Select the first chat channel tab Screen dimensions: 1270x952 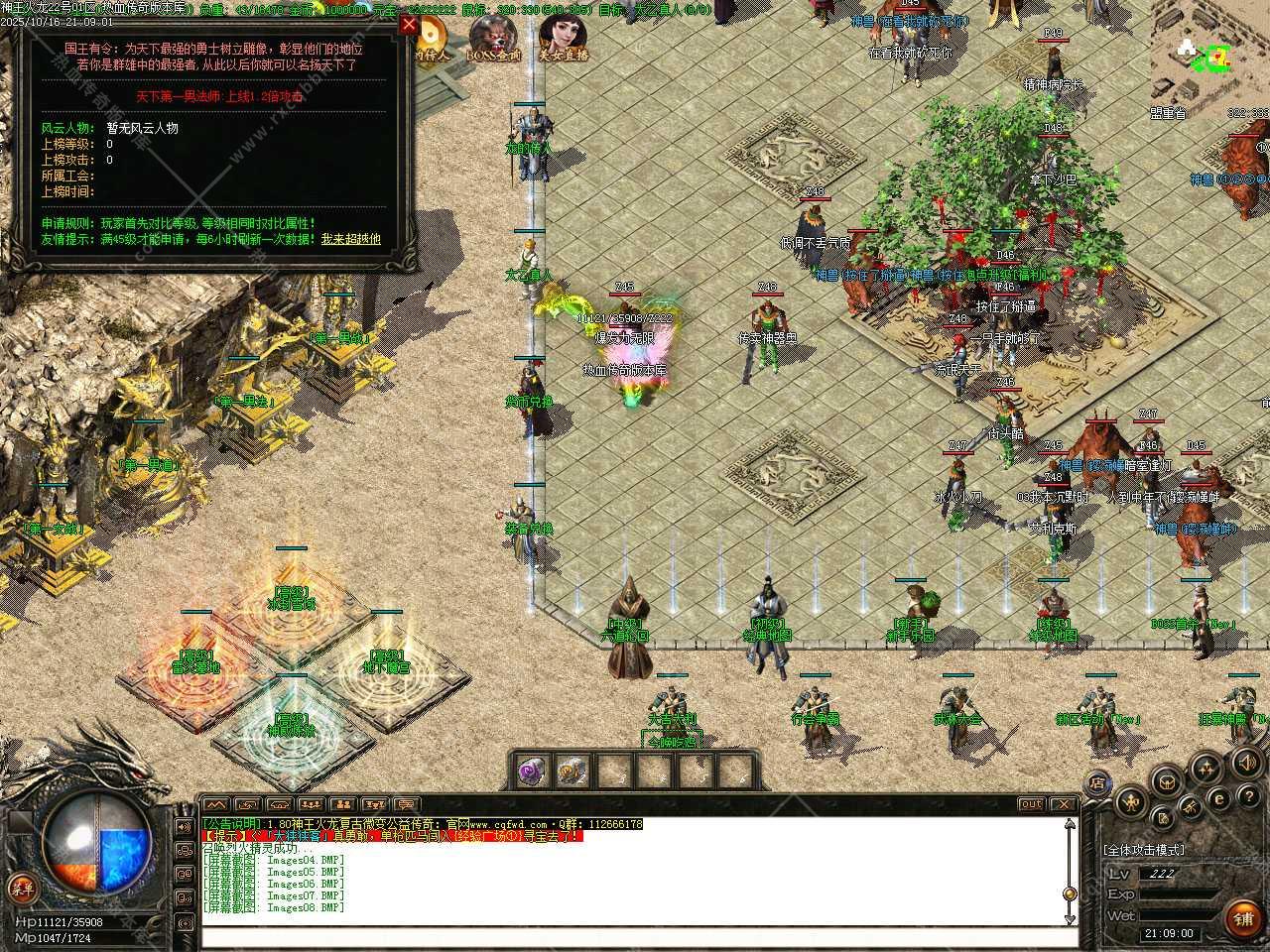215,804
